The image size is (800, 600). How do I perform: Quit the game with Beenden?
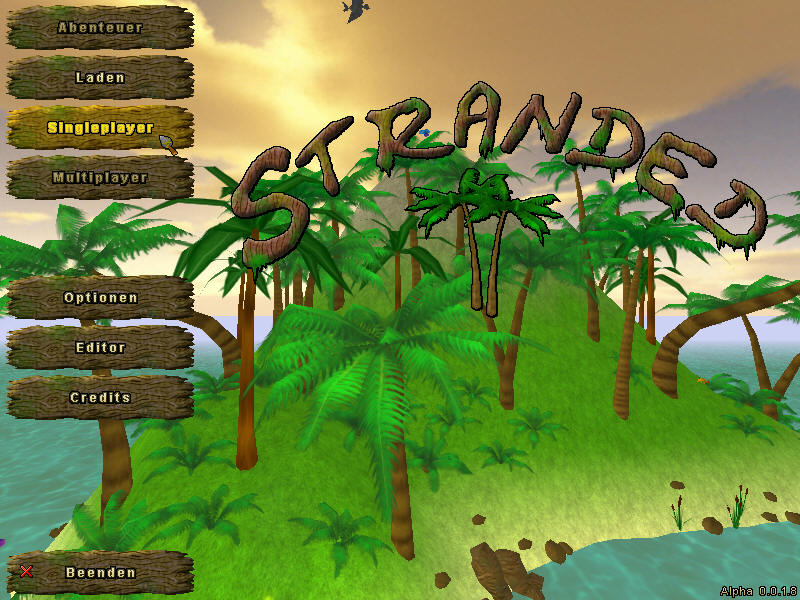coord(100,573)
